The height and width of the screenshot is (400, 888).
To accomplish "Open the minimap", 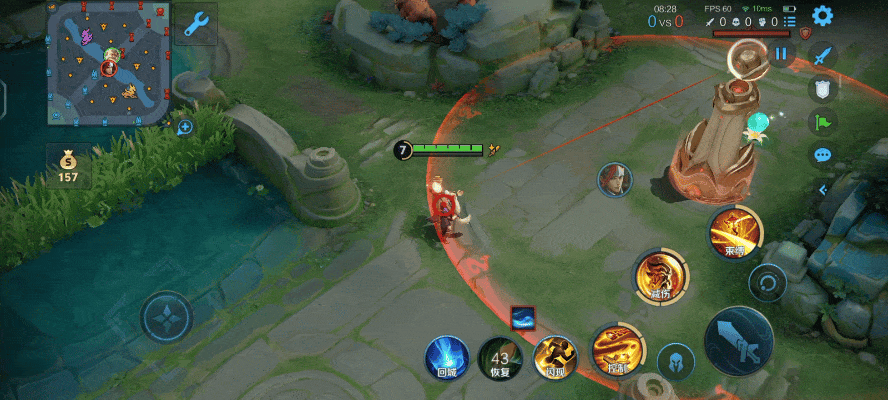I will tap(106, 63).
